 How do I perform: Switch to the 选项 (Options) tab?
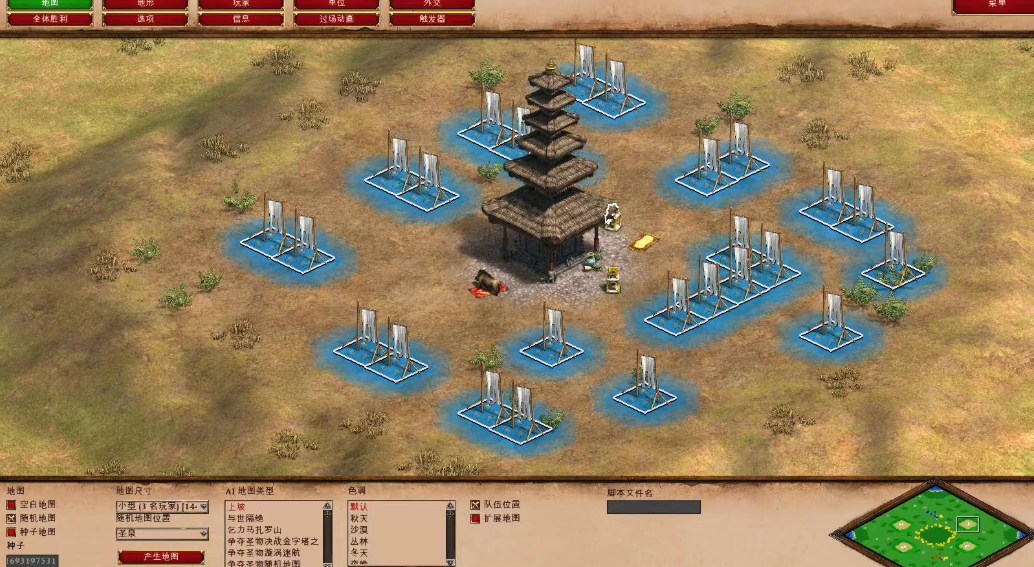click(x=144, y=19)
